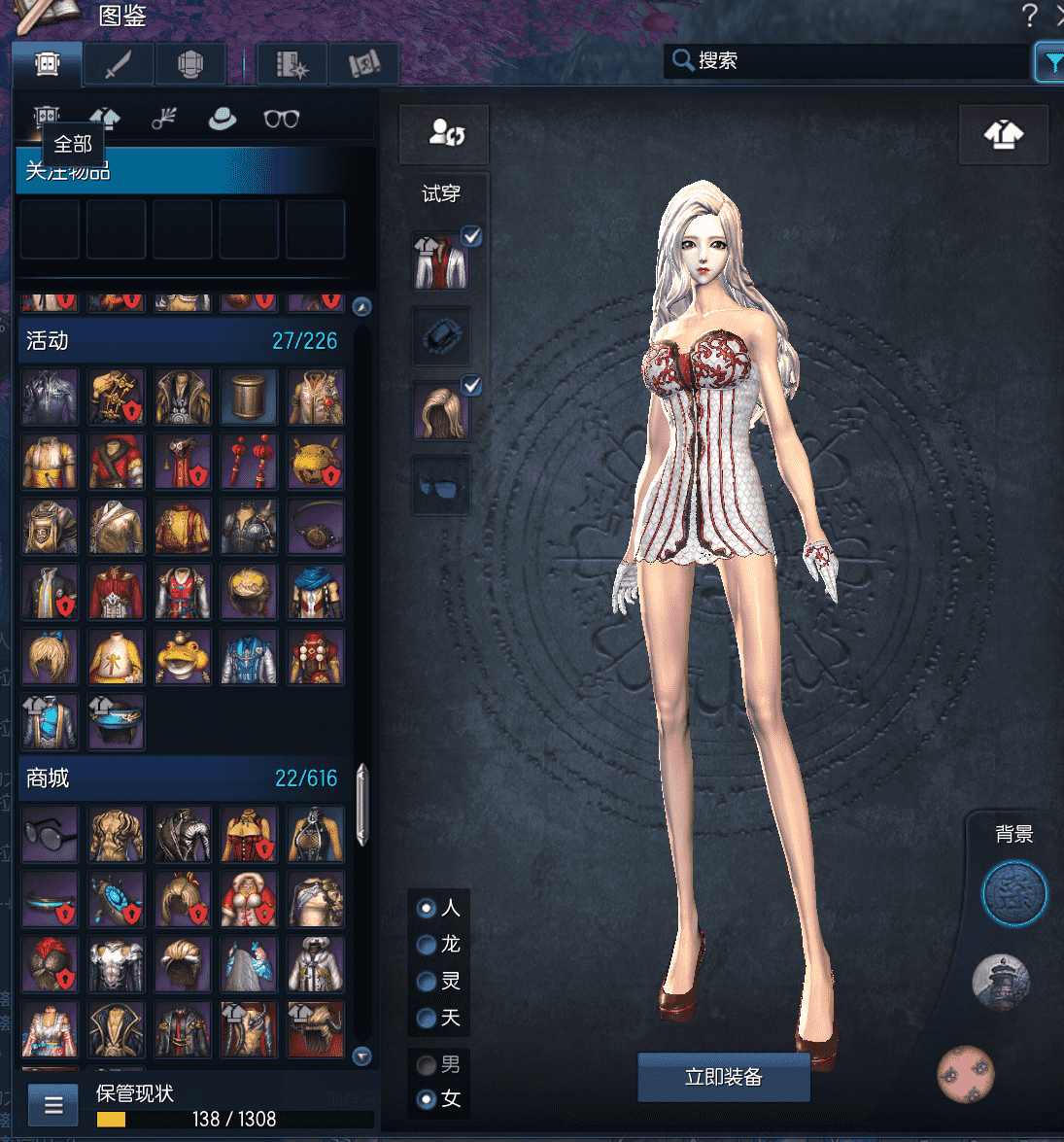
Task: Open the weapon sword tab
Action: (119, 64)
